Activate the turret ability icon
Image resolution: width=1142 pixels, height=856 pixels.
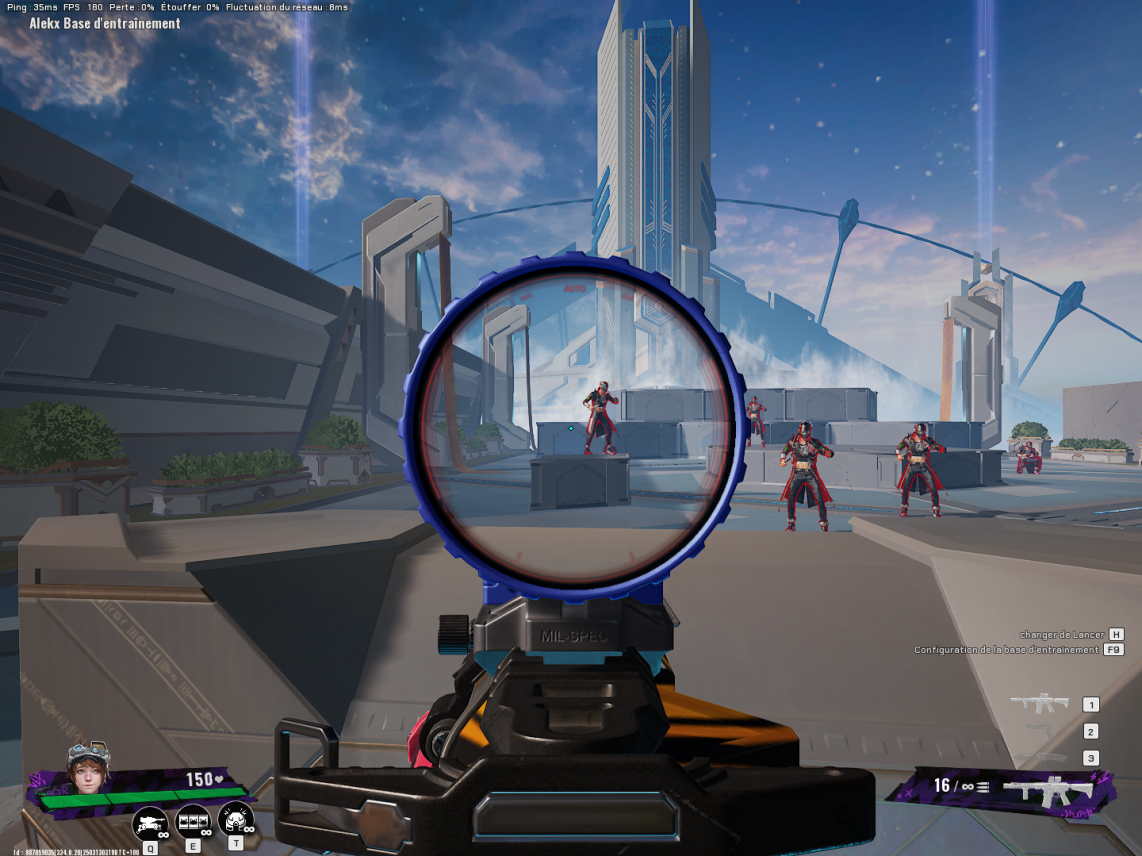[150, 823]
